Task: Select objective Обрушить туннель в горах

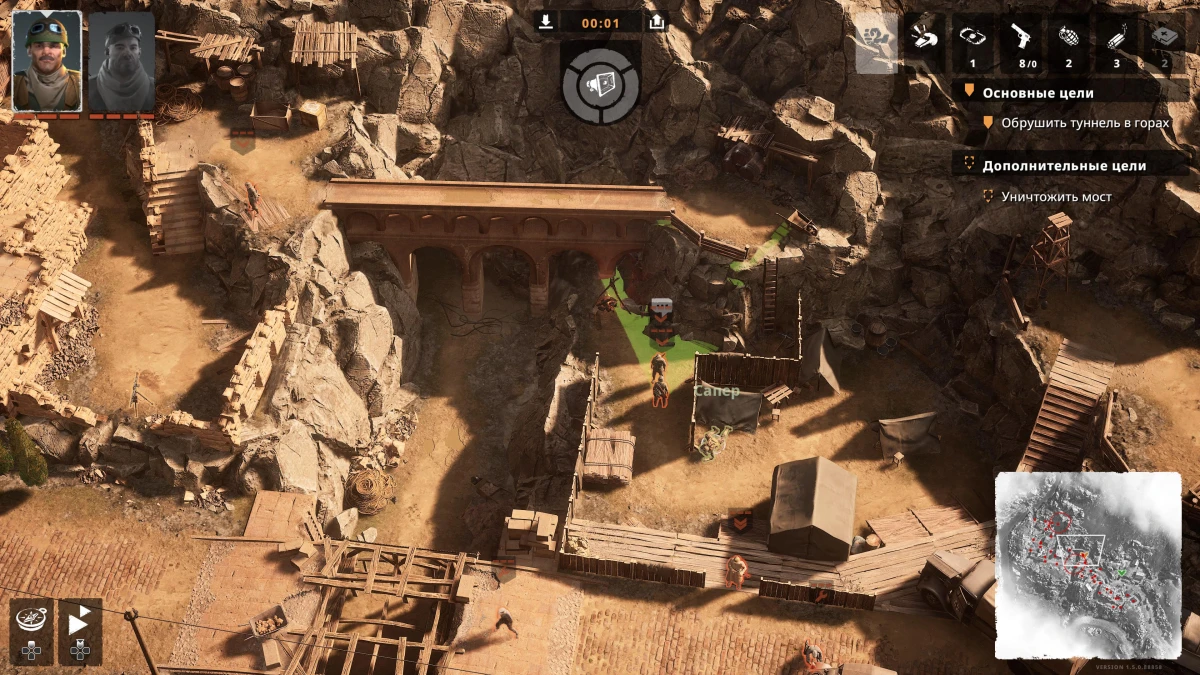Action: tap(1085, 122)
